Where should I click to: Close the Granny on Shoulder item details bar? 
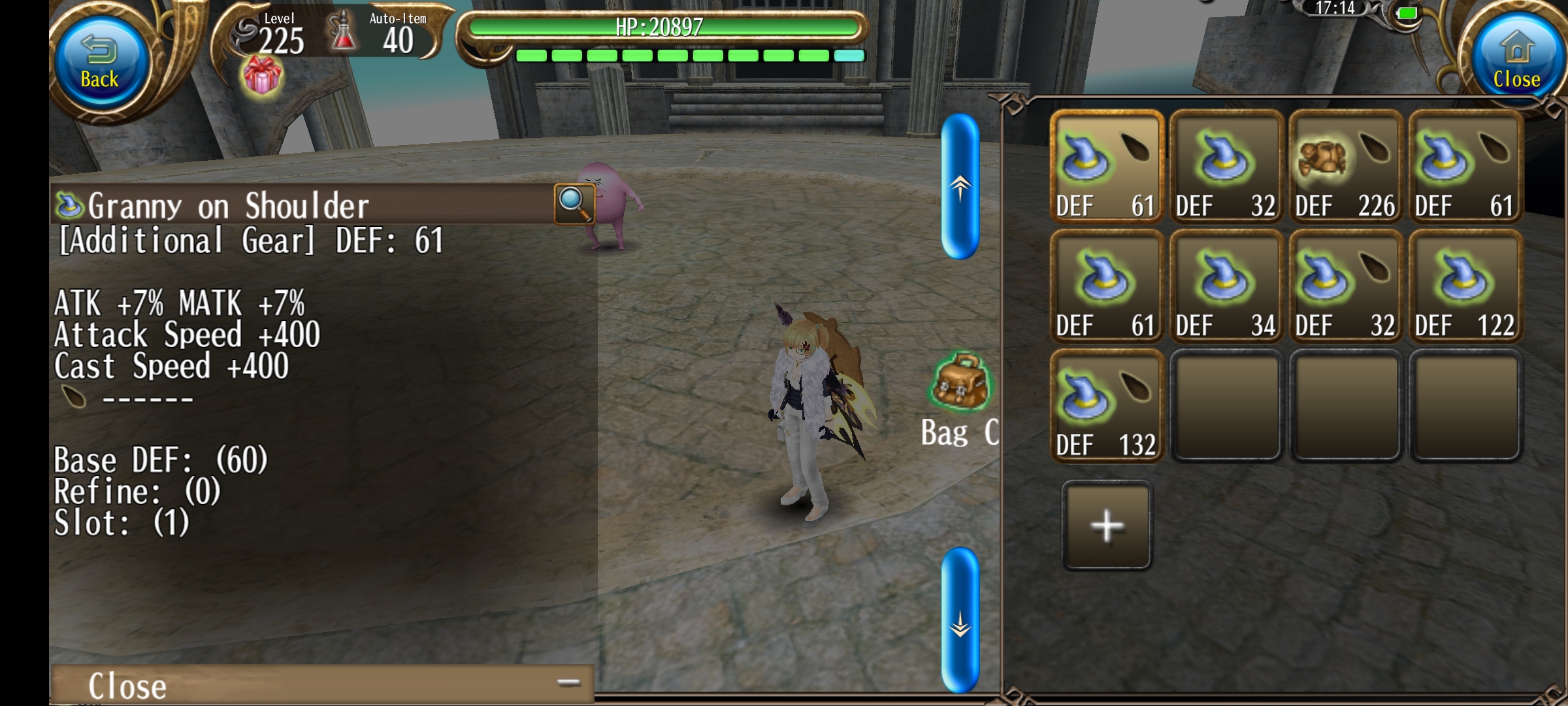321,685
